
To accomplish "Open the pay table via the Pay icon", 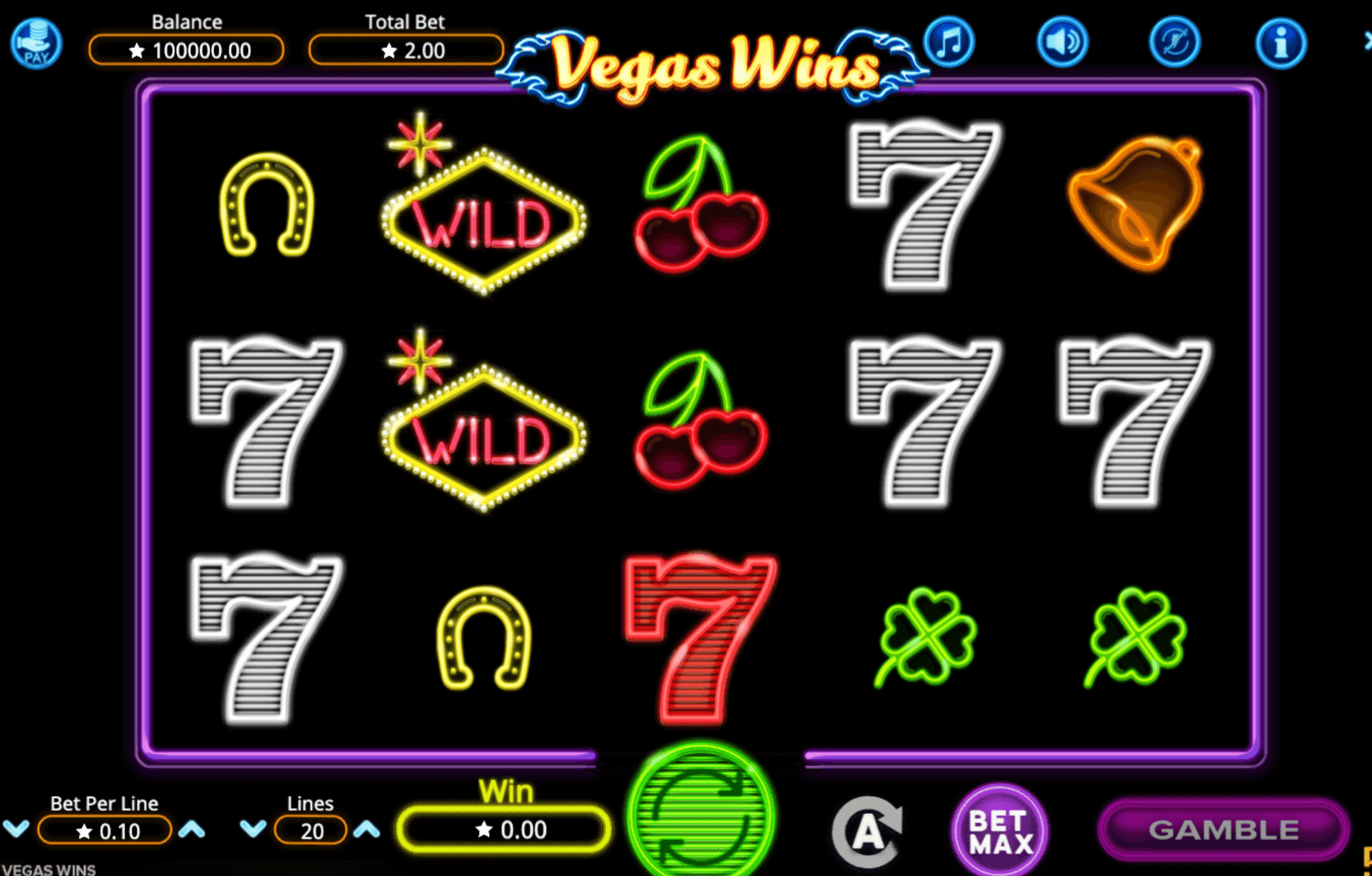I will [x=36, y=43].
